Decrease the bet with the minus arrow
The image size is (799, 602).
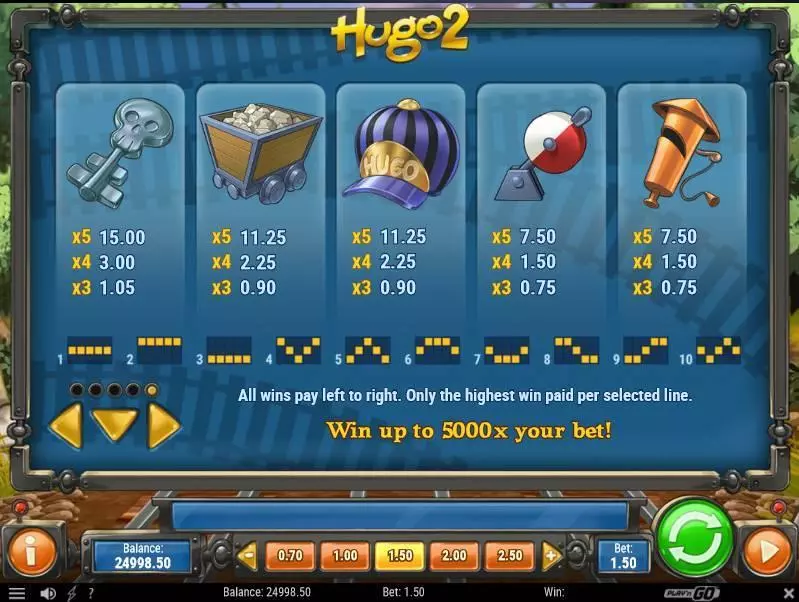[246, 555]
